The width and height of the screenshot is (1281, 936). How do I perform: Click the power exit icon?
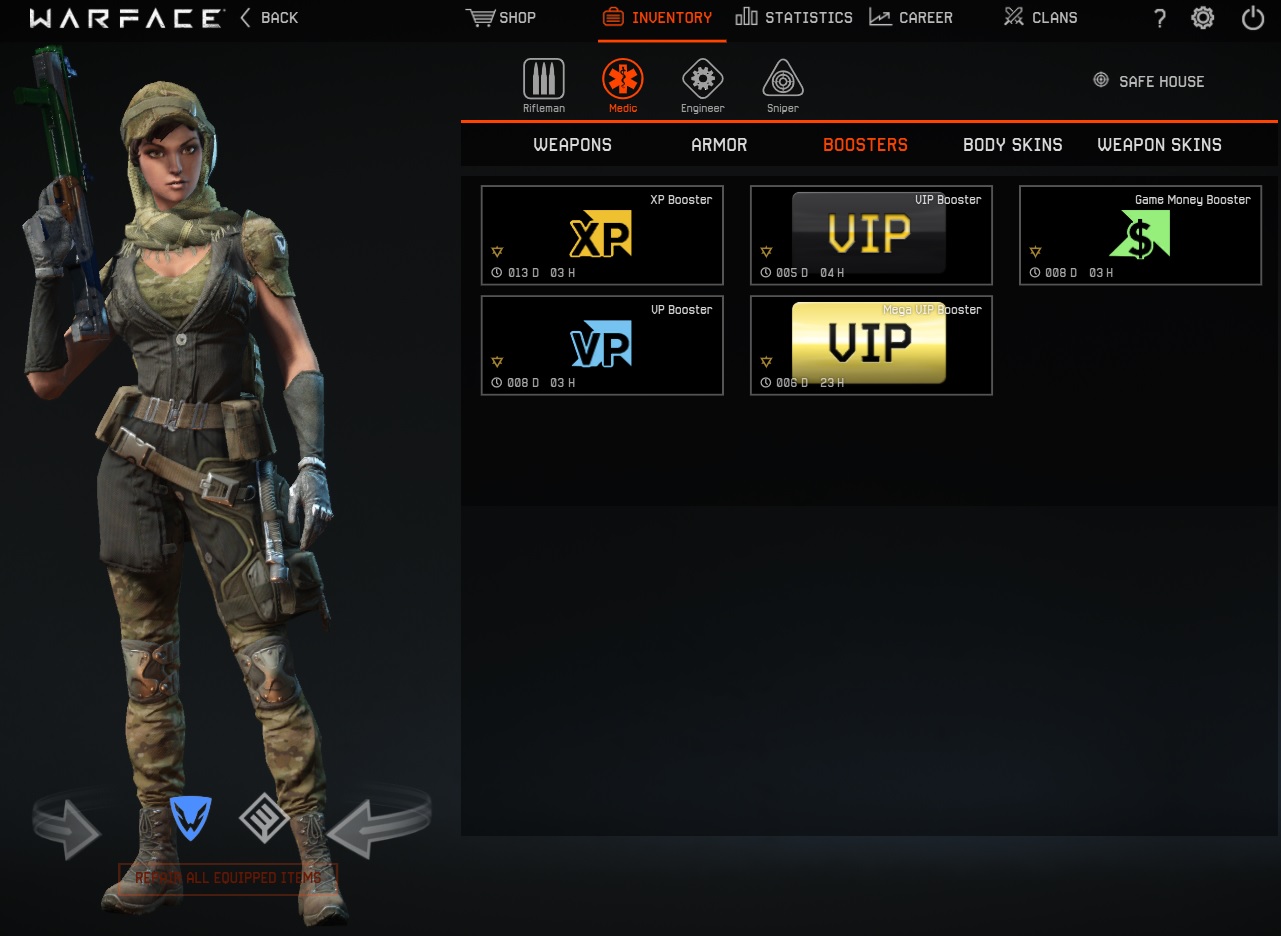(x=1252, y=17)
